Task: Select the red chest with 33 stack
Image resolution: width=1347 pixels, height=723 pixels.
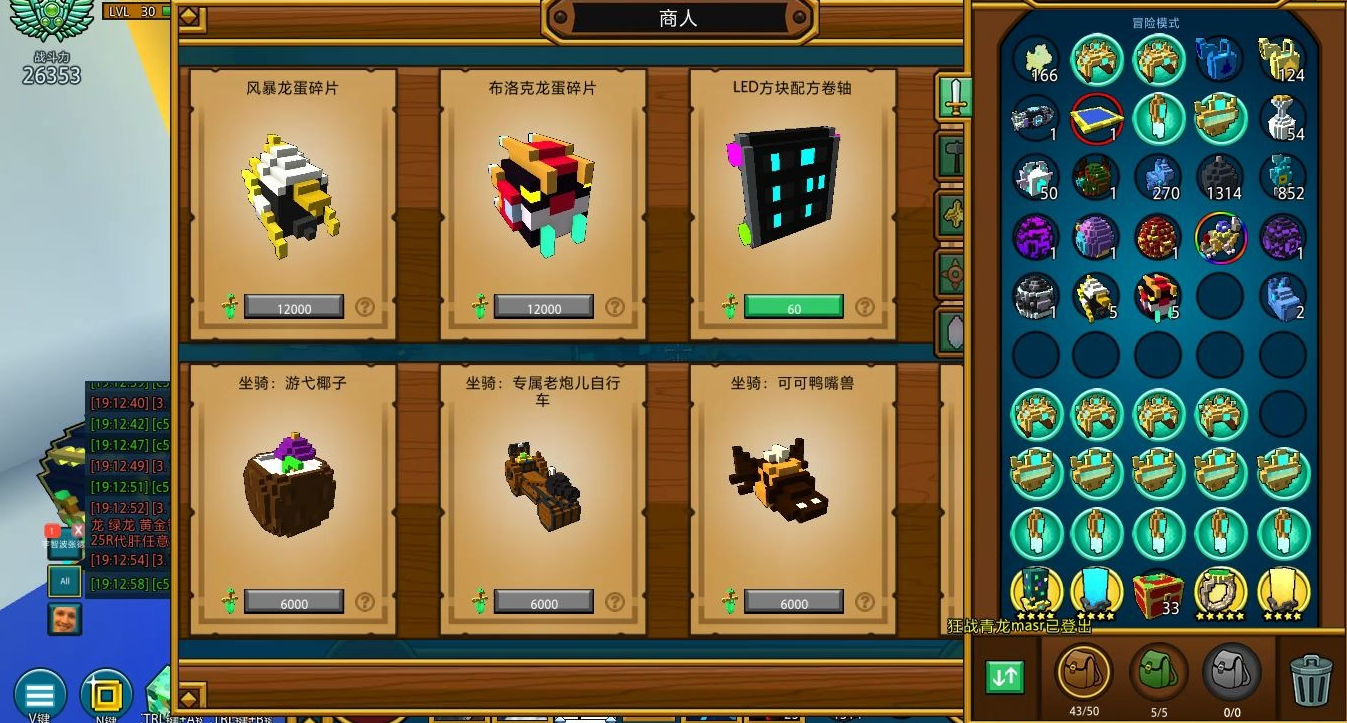Action: point(1158,591)
